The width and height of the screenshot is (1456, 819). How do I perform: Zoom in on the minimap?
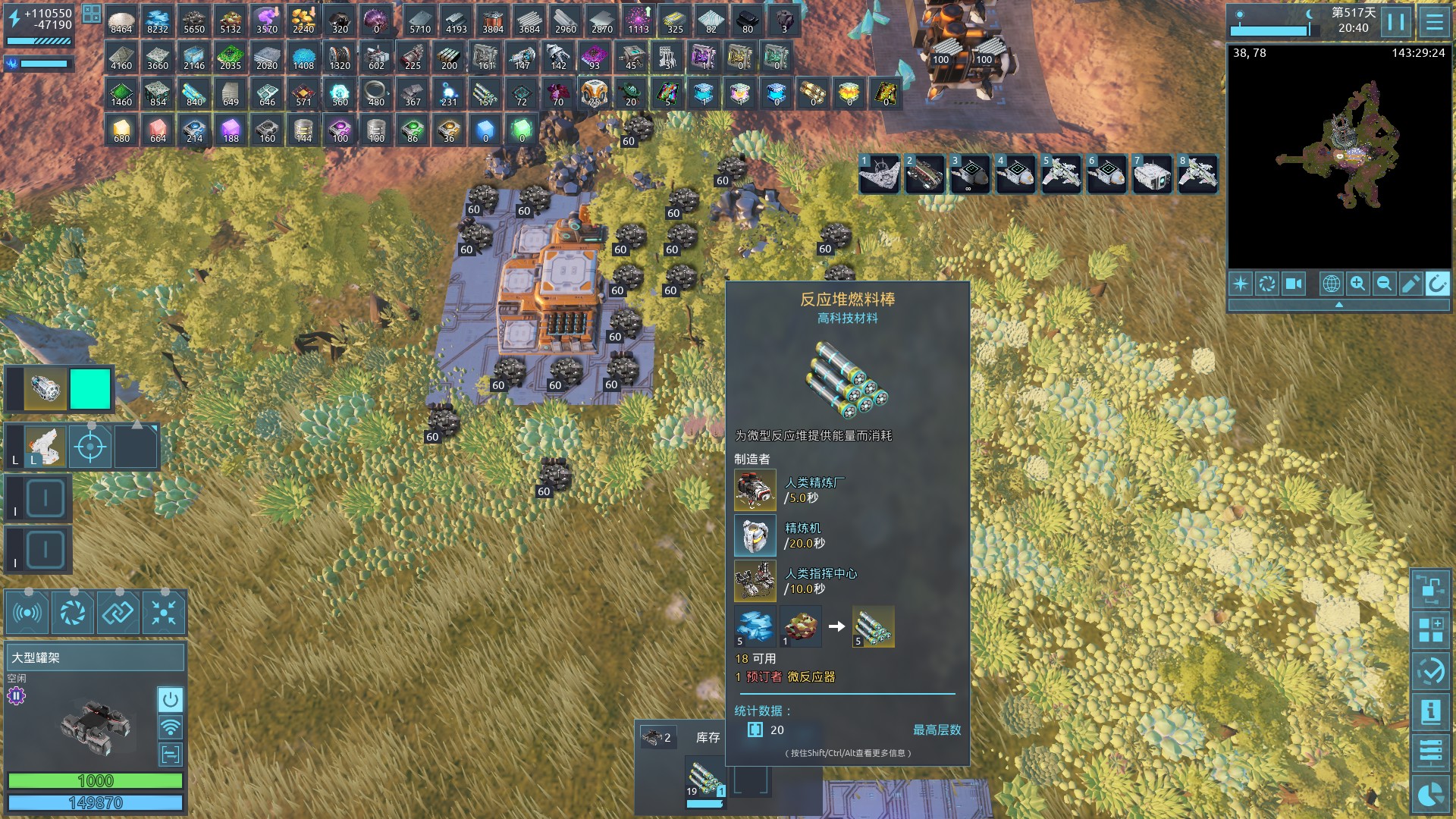[1357, 284]
